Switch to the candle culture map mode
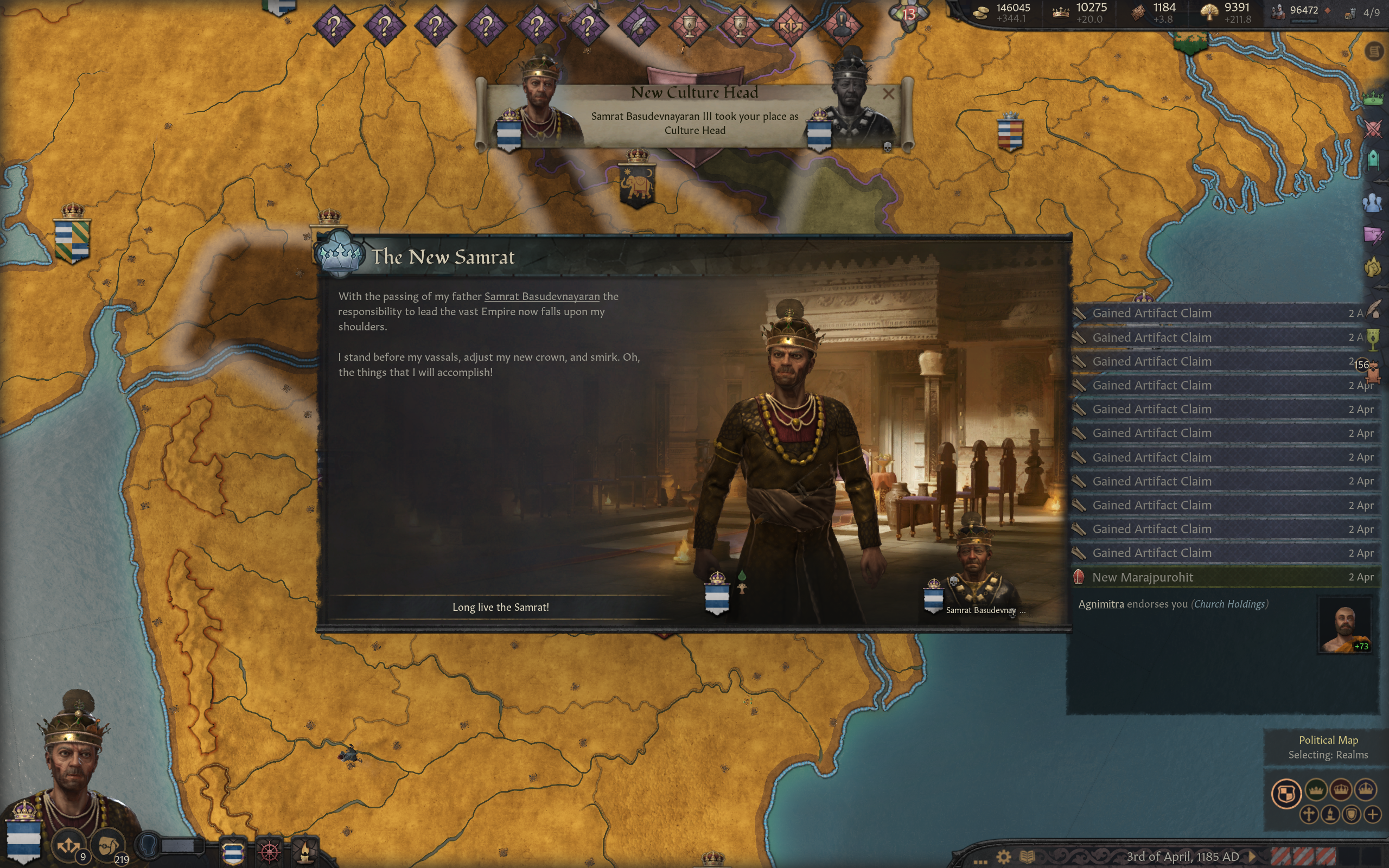 [1330, 814]
